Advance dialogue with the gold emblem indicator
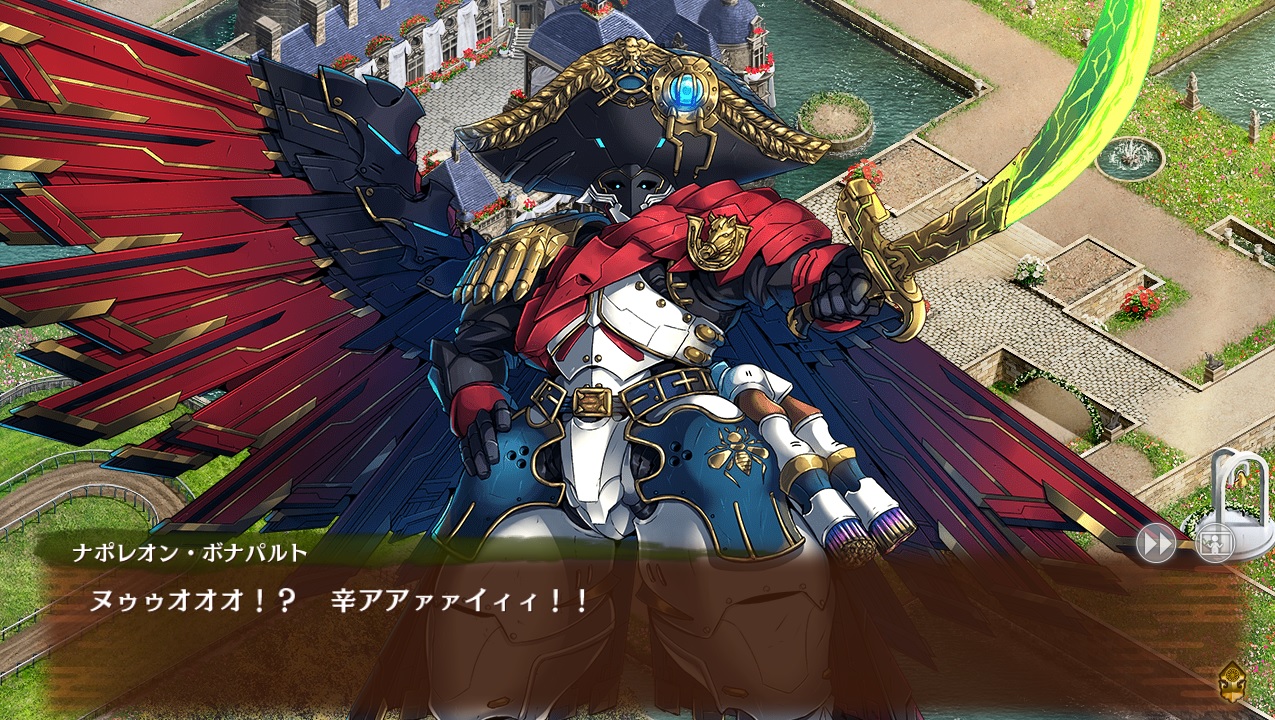Viewport: 1275px width, 720px height. coord(1233,681)
